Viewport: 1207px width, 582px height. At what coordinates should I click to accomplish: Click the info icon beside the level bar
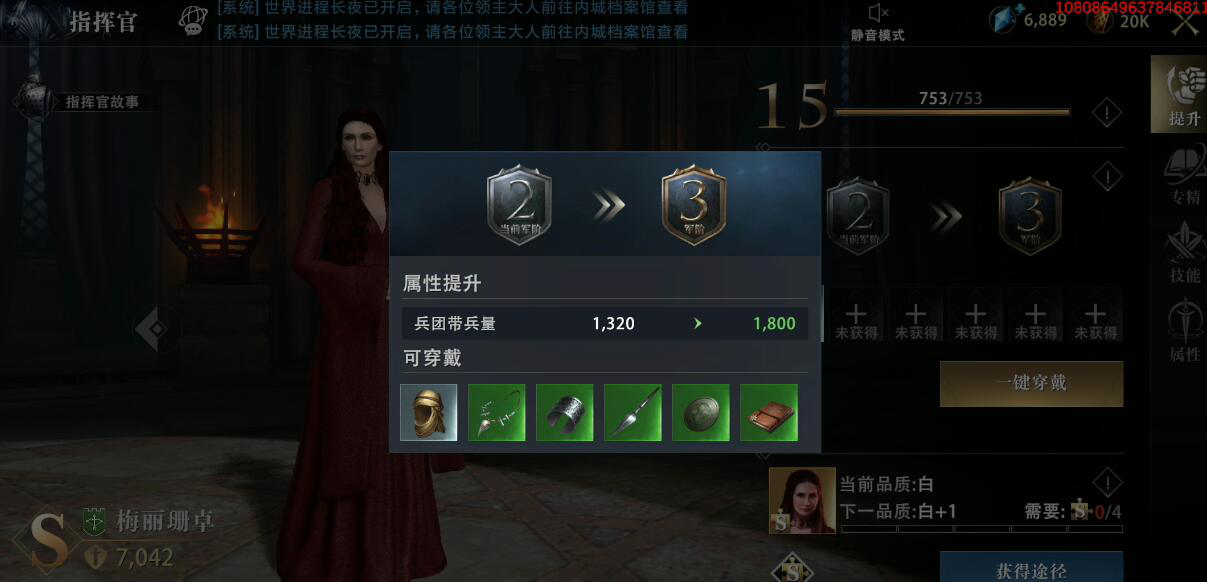1106,113
